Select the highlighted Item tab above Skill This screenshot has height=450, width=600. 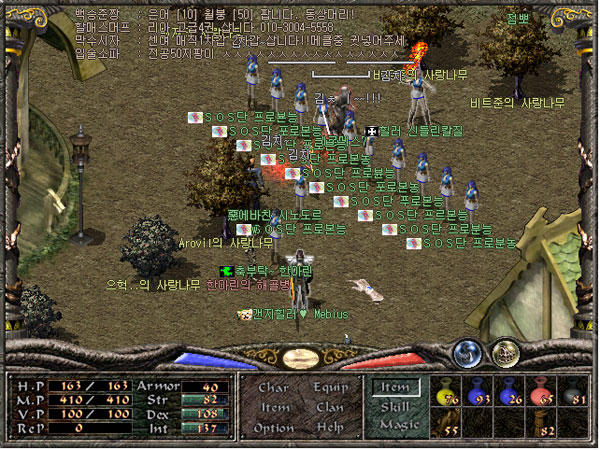coord(393,386)
